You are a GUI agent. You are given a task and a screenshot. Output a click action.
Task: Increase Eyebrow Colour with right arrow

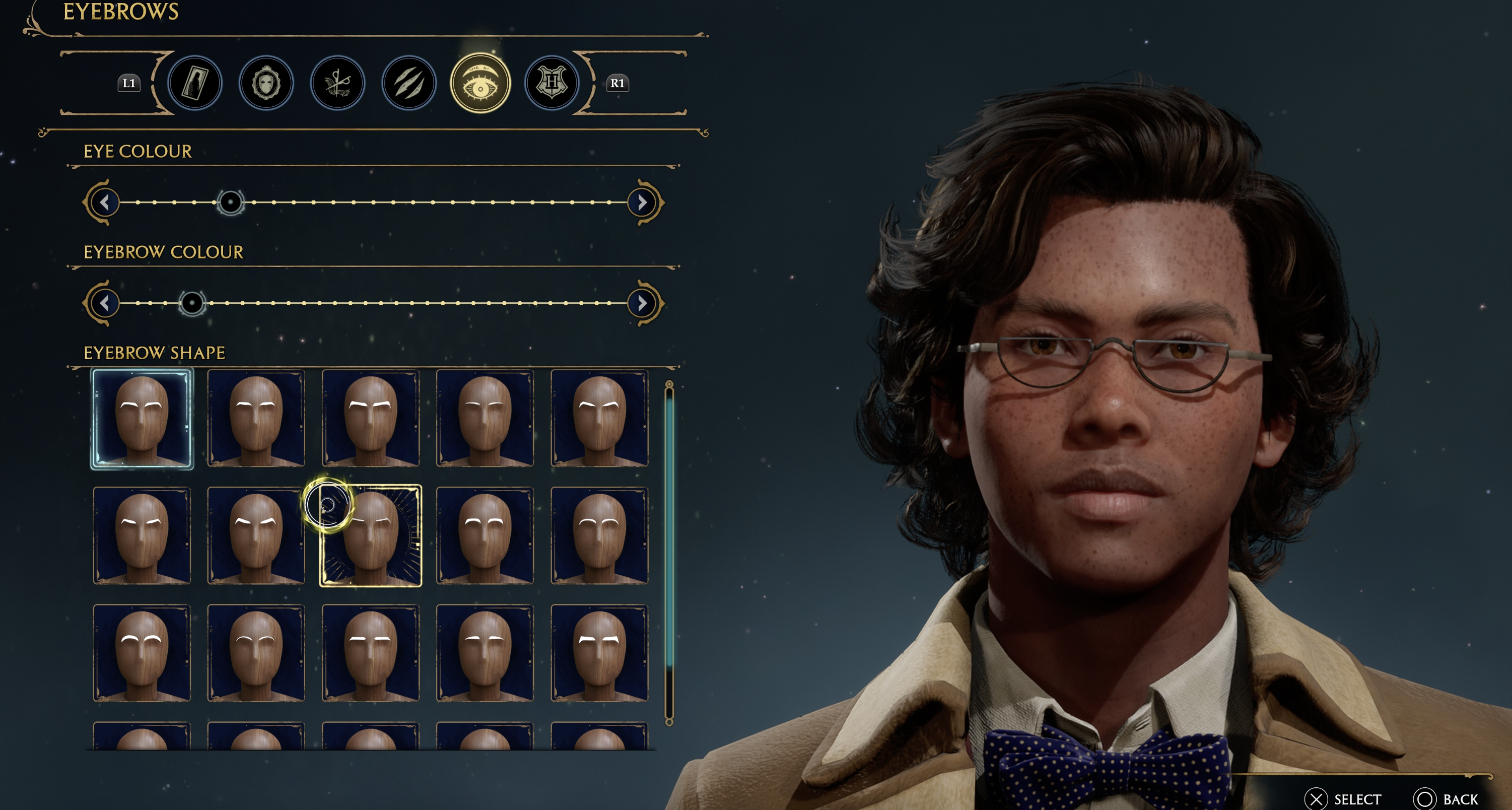click(x=642, y=303)
